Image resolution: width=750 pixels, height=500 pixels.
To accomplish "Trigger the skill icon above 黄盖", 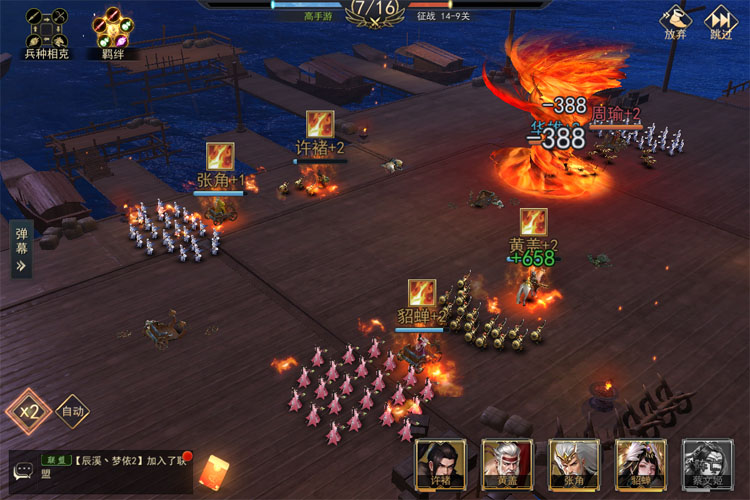I will (533, 221).
